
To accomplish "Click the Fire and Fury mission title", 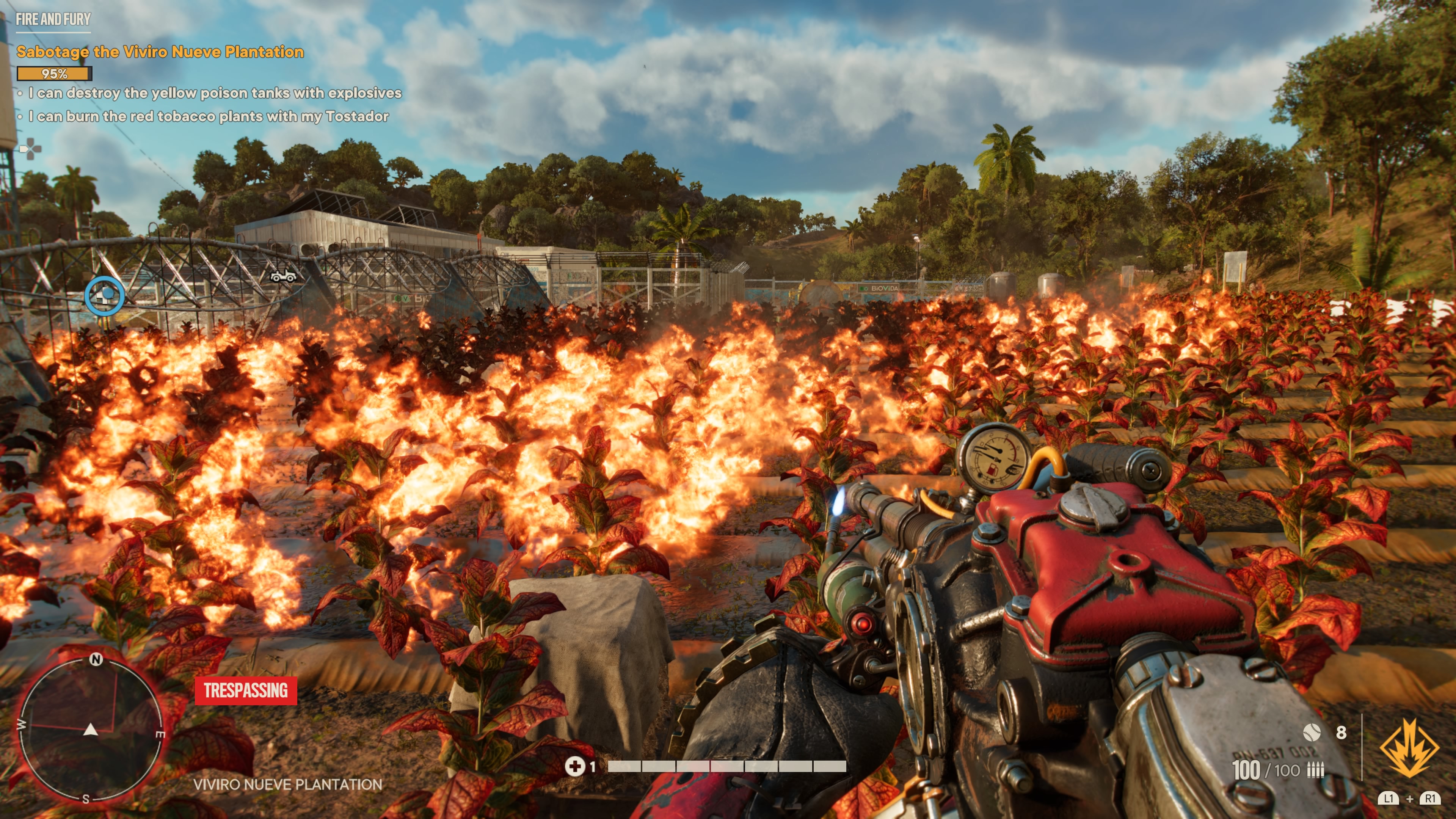I will coord(53,19).
